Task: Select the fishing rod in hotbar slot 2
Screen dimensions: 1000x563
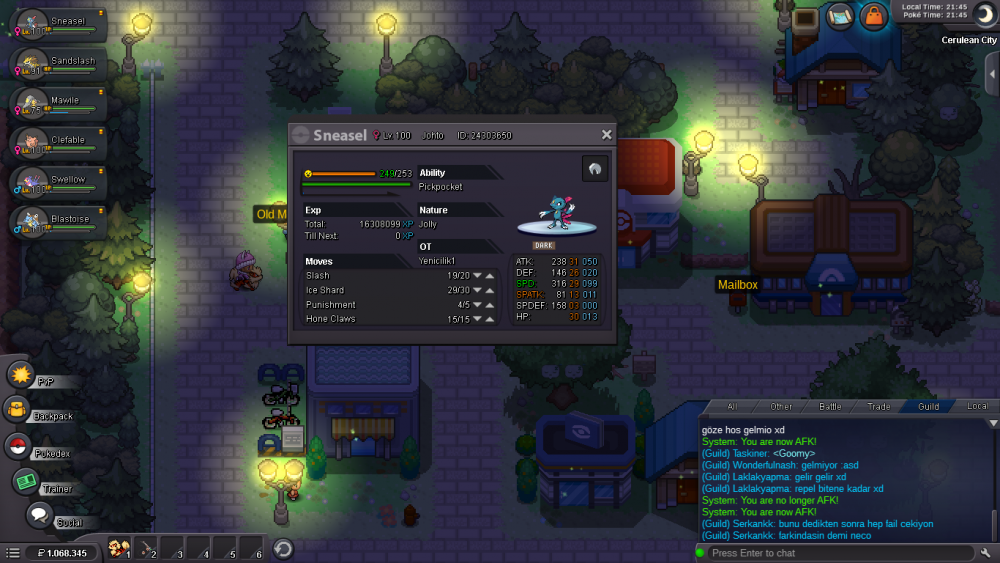Action: pyautogui.click(x=144, y=548)
